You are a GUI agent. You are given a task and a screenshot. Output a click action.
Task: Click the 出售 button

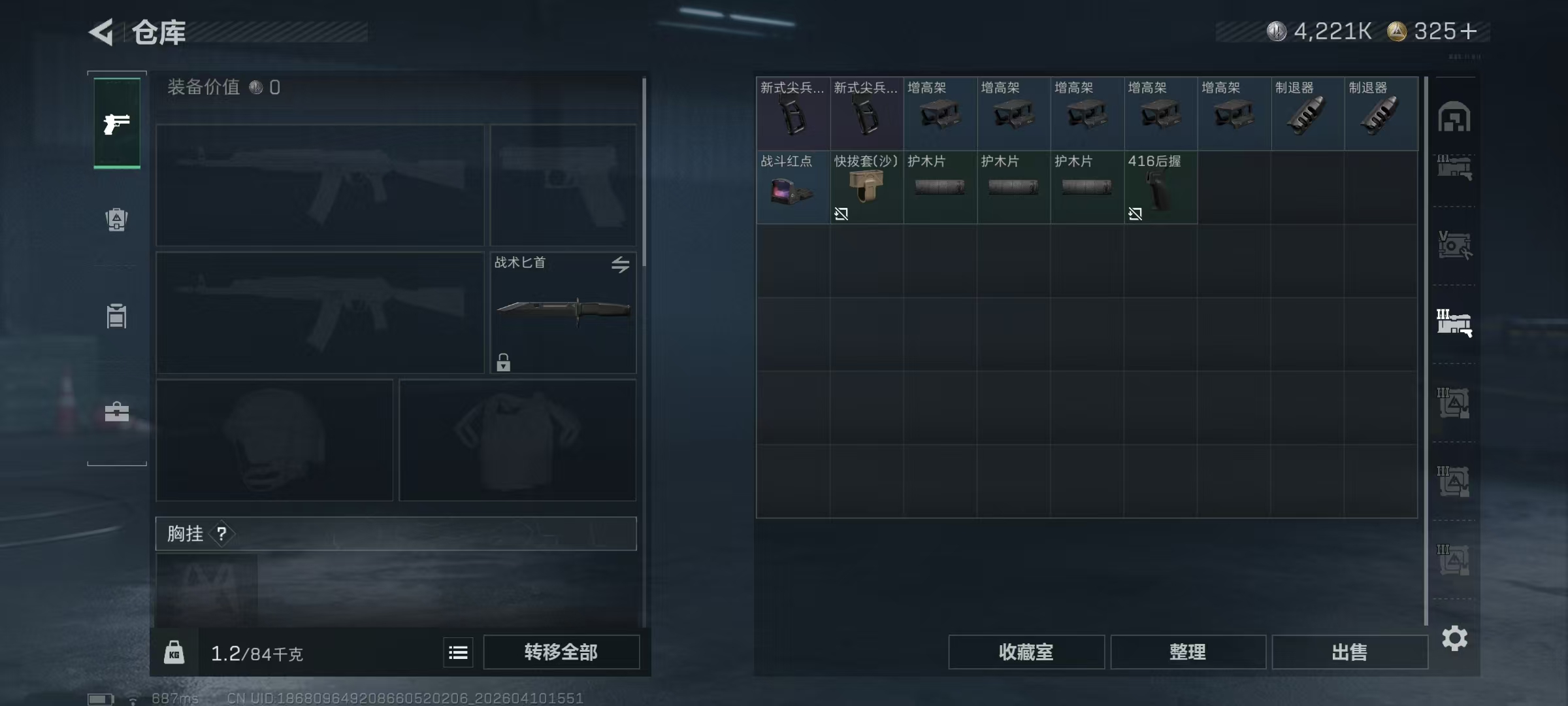click(x=1350, y=652)
